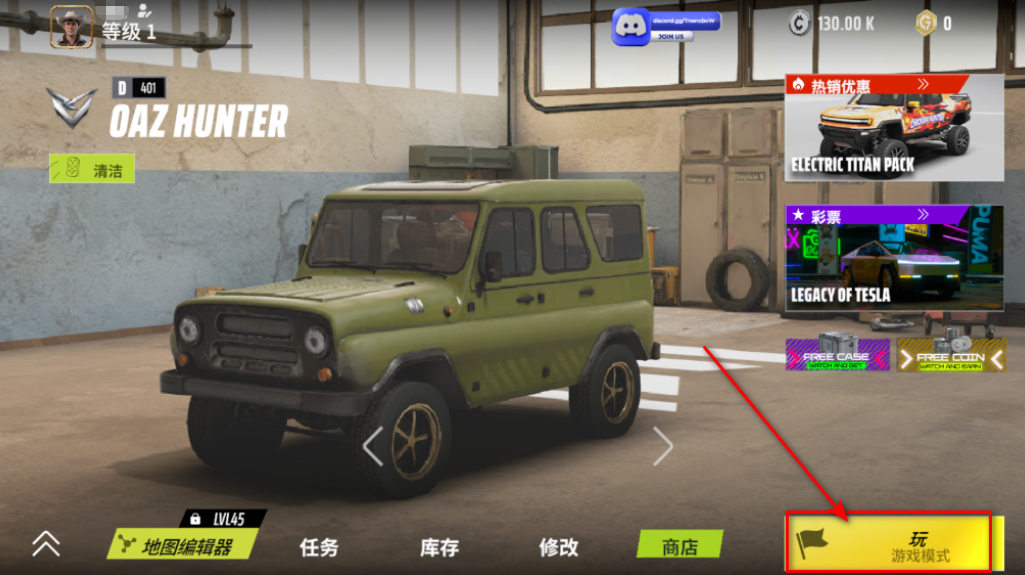Tap the silver coin currency balance

[832, 23]
